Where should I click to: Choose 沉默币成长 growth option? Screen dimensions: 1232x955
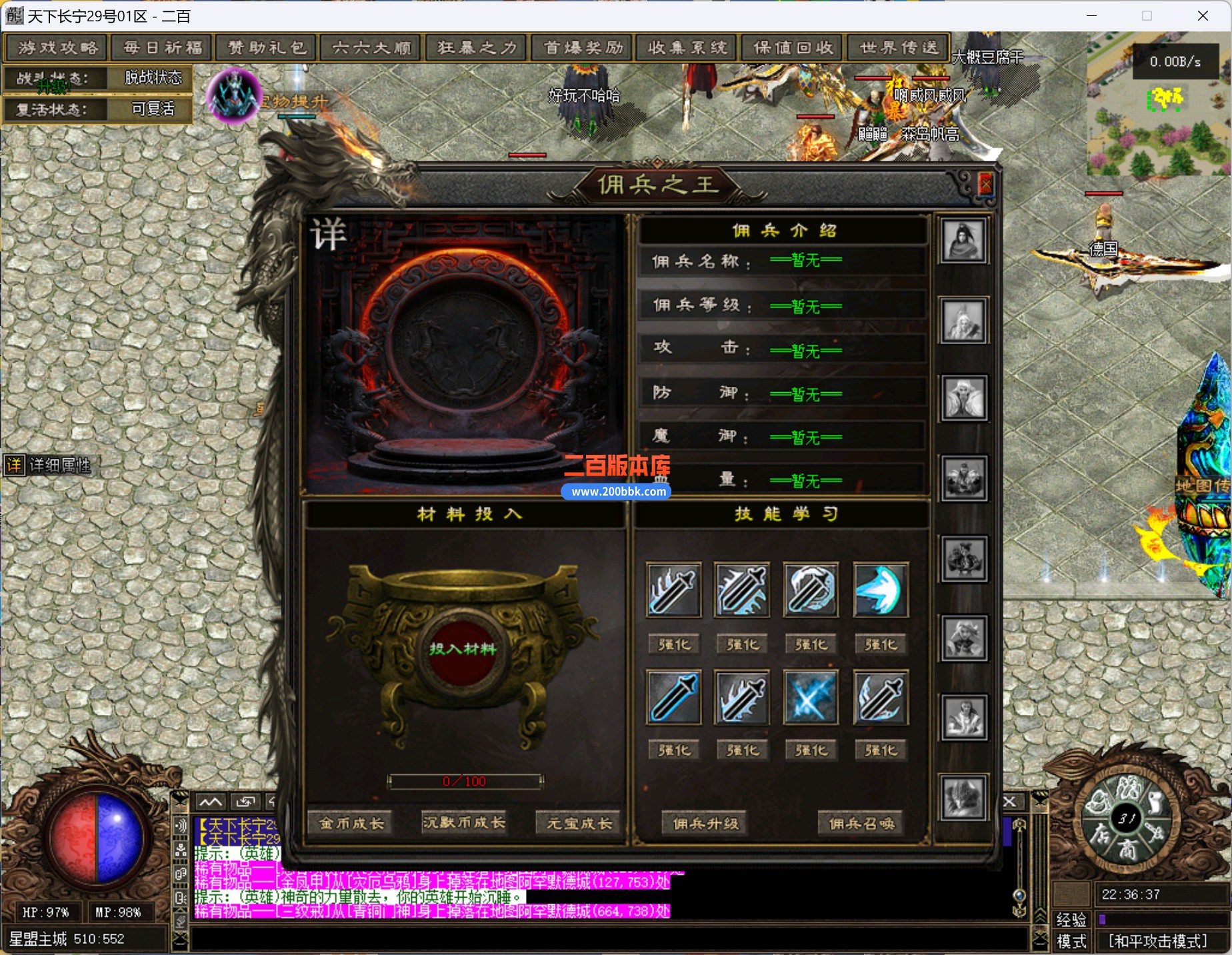tap(464, 824)
